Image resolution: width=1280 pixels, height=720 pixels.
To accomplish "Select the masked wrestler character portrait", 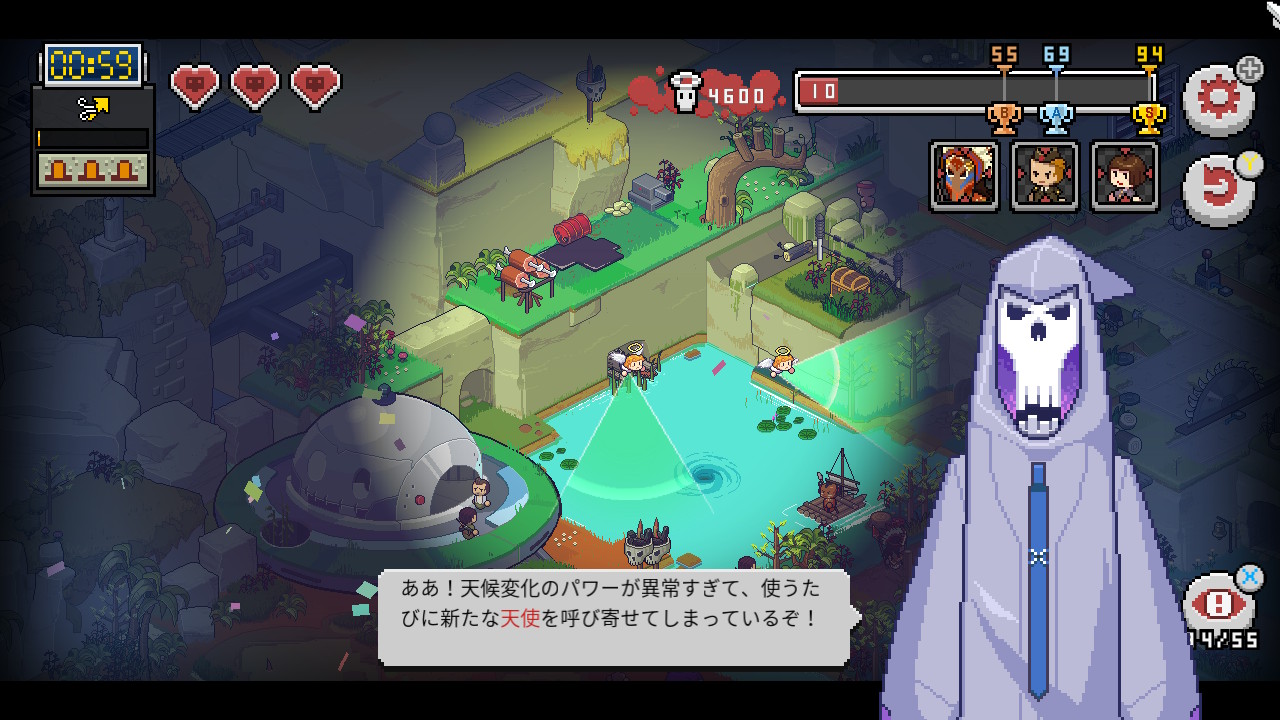I will 965,176.
